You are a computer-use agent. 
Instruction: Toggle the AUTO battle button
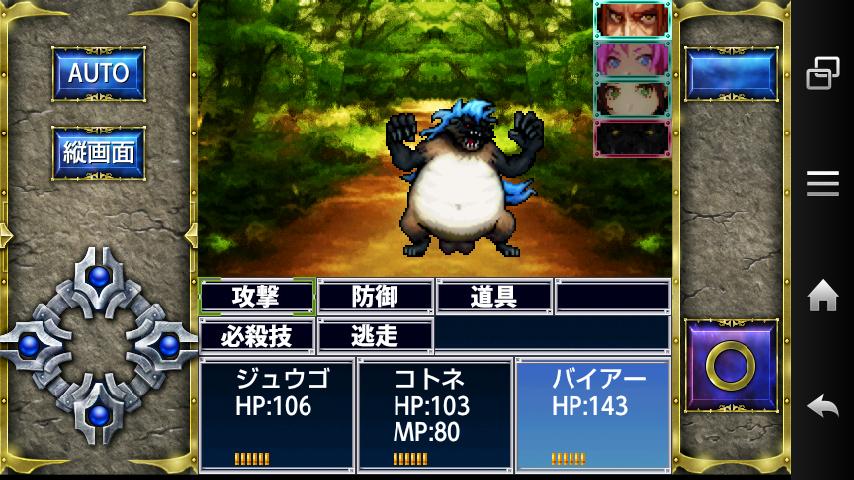point(98,72)
